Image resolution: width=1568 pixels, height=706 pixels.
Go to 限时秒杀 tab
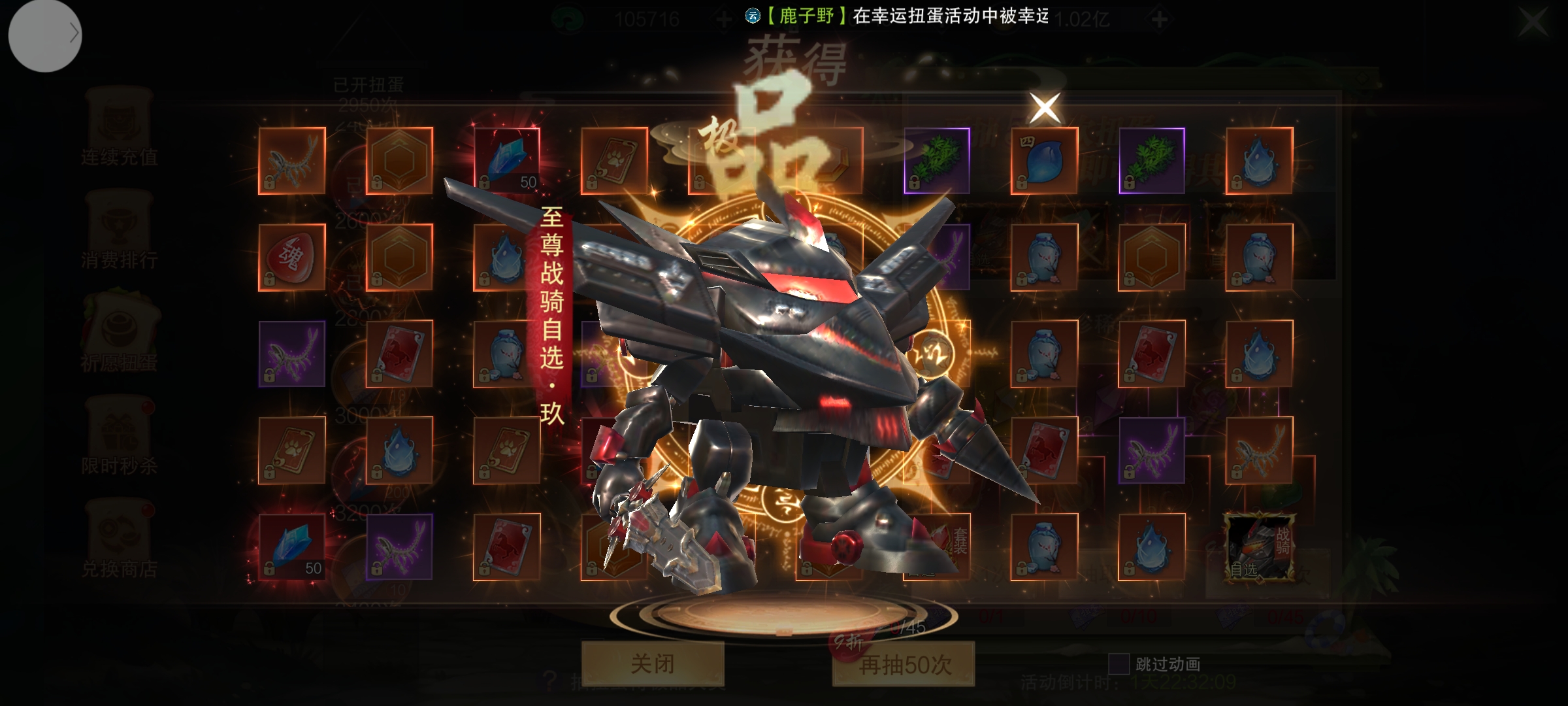point(119,438)
